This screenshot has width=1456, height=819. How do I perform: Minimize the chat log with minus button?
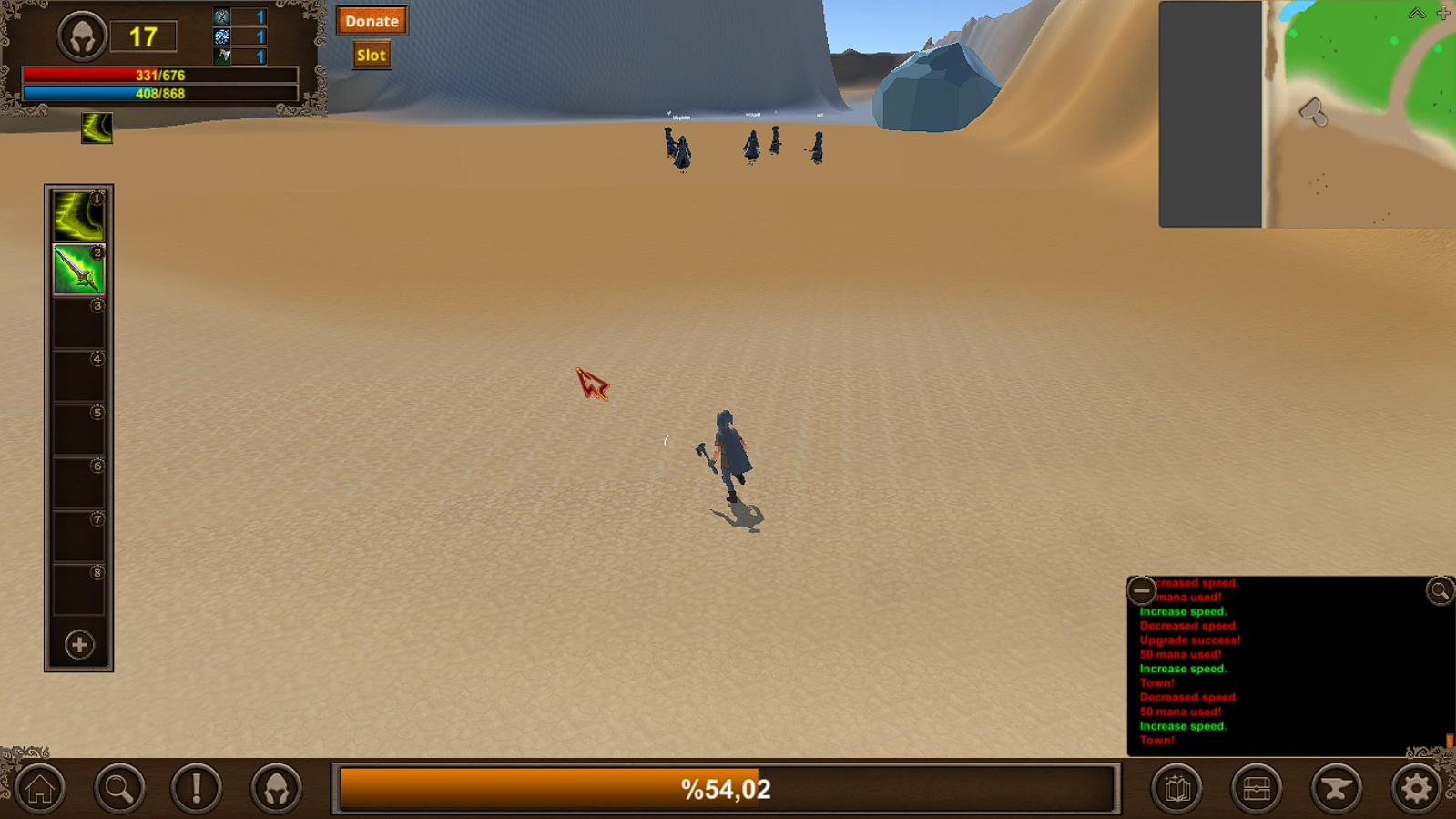[x=1141, y=590]
